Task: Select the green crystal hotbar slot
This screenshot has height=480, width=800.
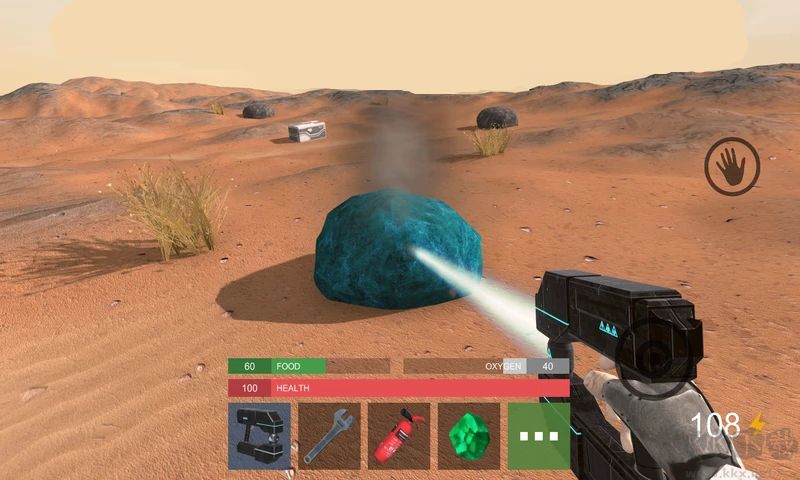Action: tap(469, 436)
